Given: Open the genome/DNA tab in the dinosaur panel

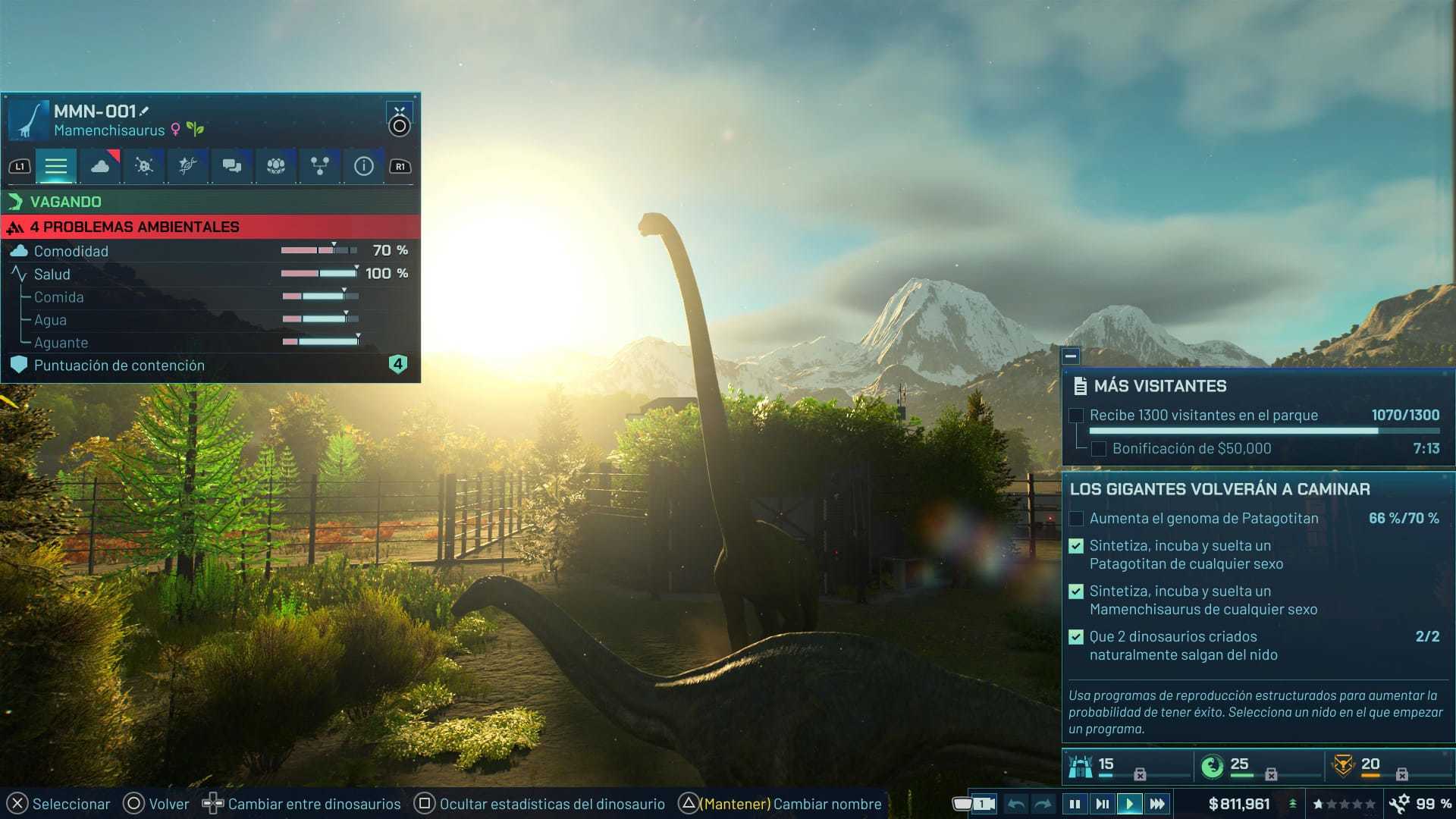Looking at the screenshot, I should 187,165.
